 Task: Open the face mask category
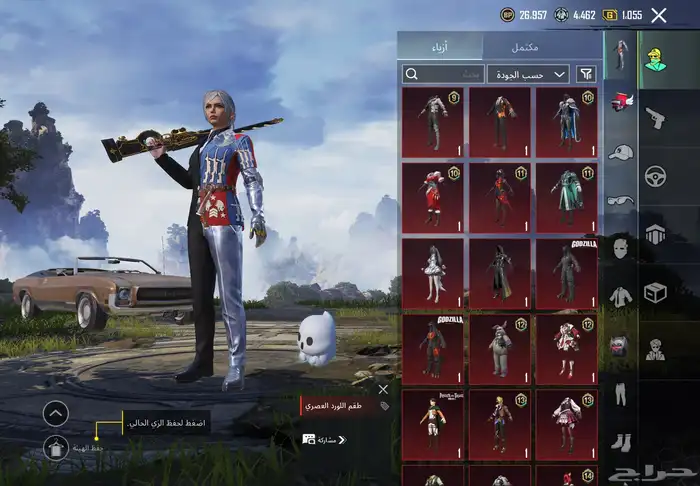[x=620, y=247]
